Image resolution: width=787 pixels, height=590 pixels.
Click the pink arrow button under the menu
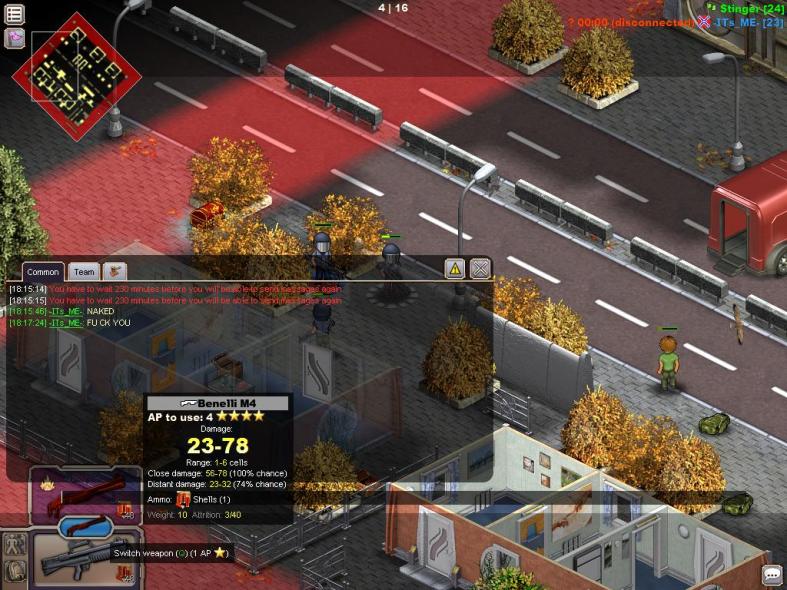tap(15, 38)
